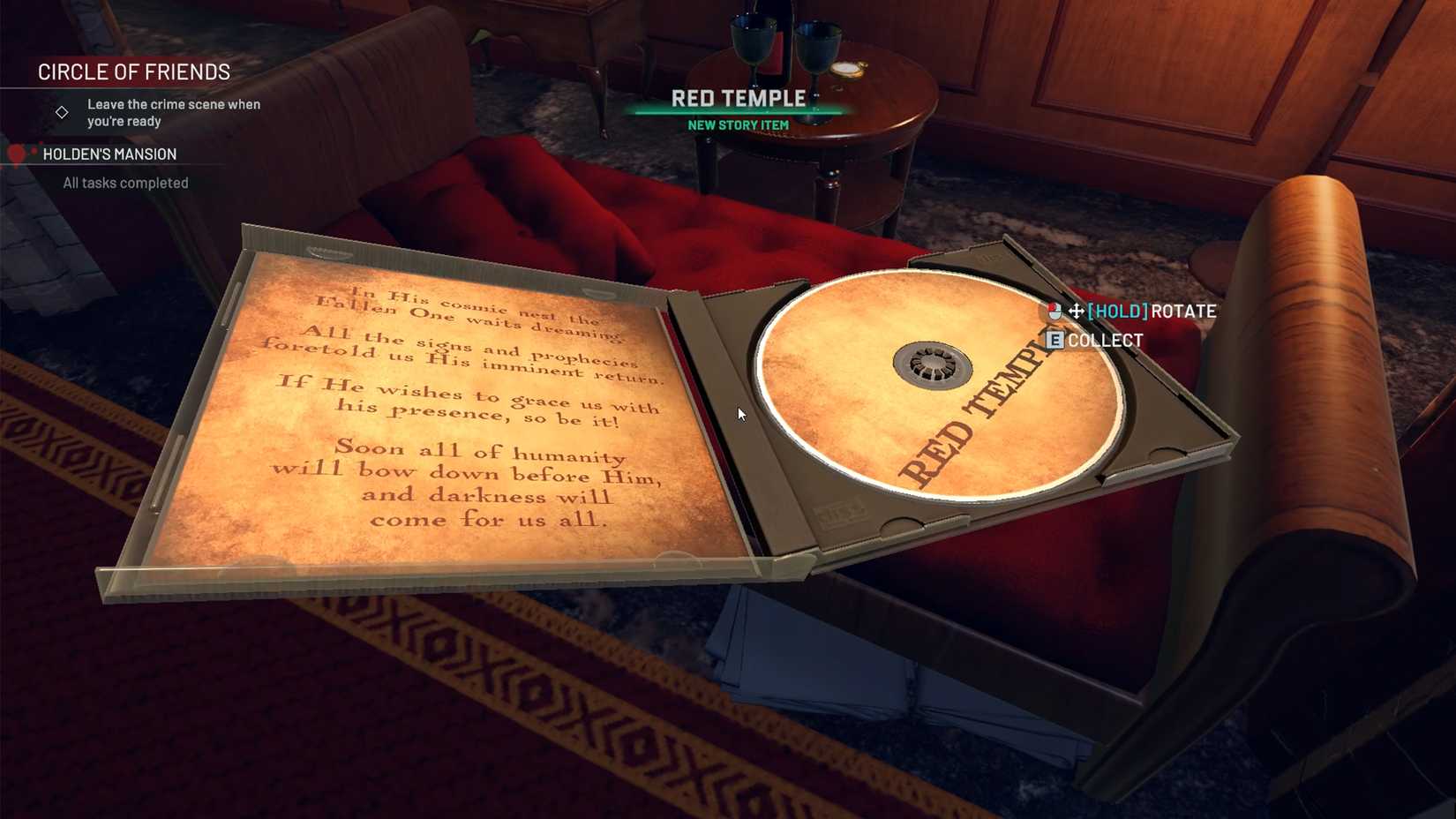1456x819 pixels.
Task: Click the RED TEMPLE item title
Action: point(739,98)
